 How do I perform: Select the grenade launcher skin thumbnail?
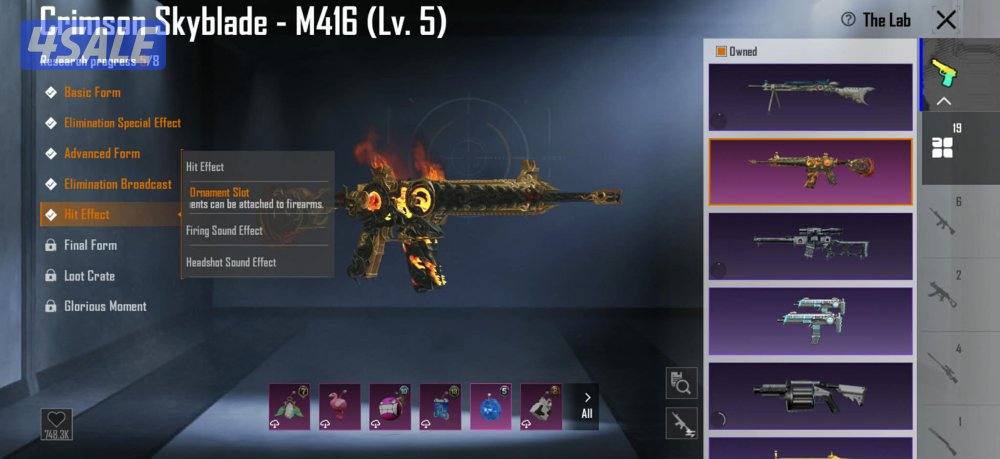[810, 395]
